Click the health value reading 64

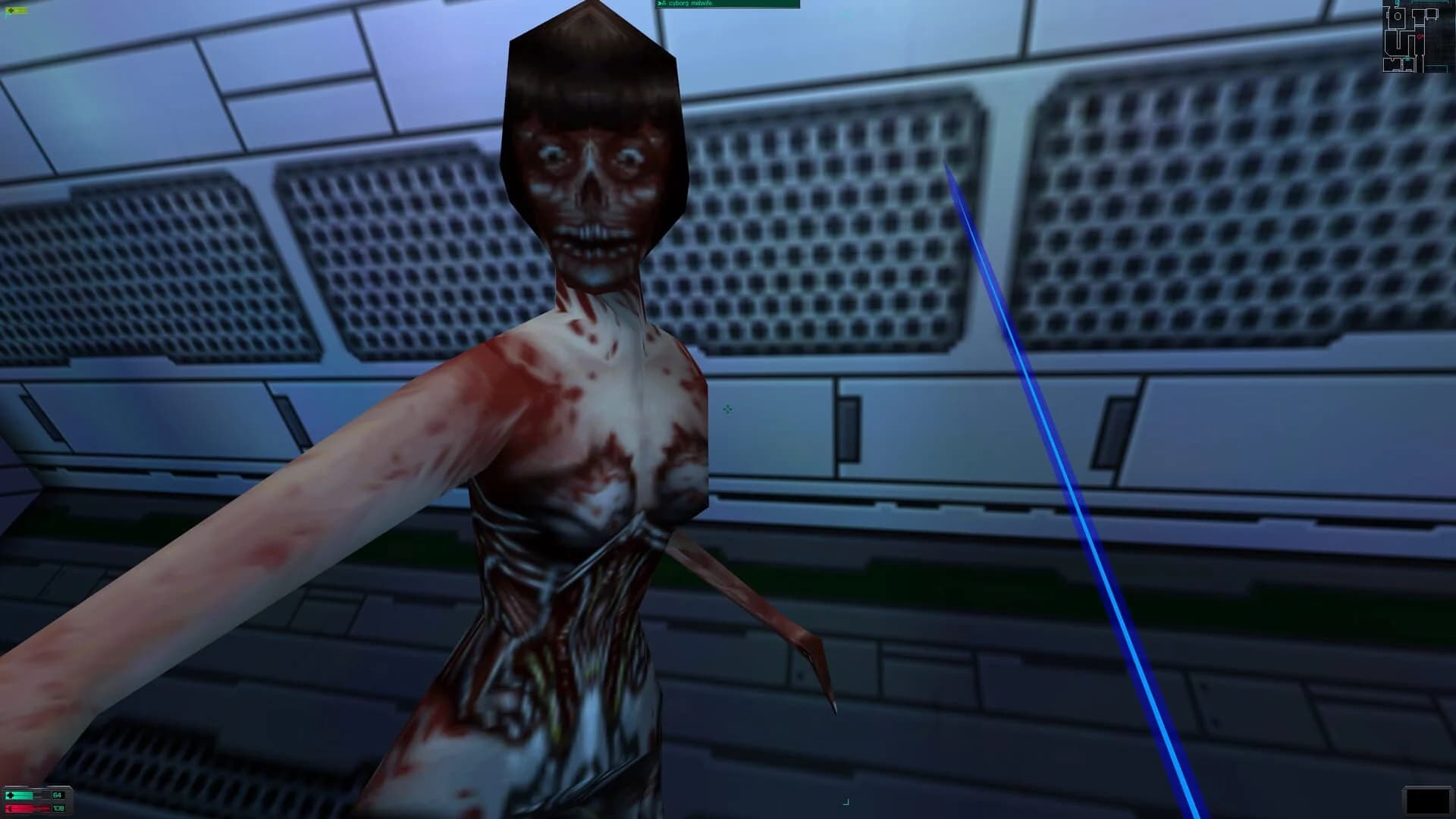click(x=57, y=795)
